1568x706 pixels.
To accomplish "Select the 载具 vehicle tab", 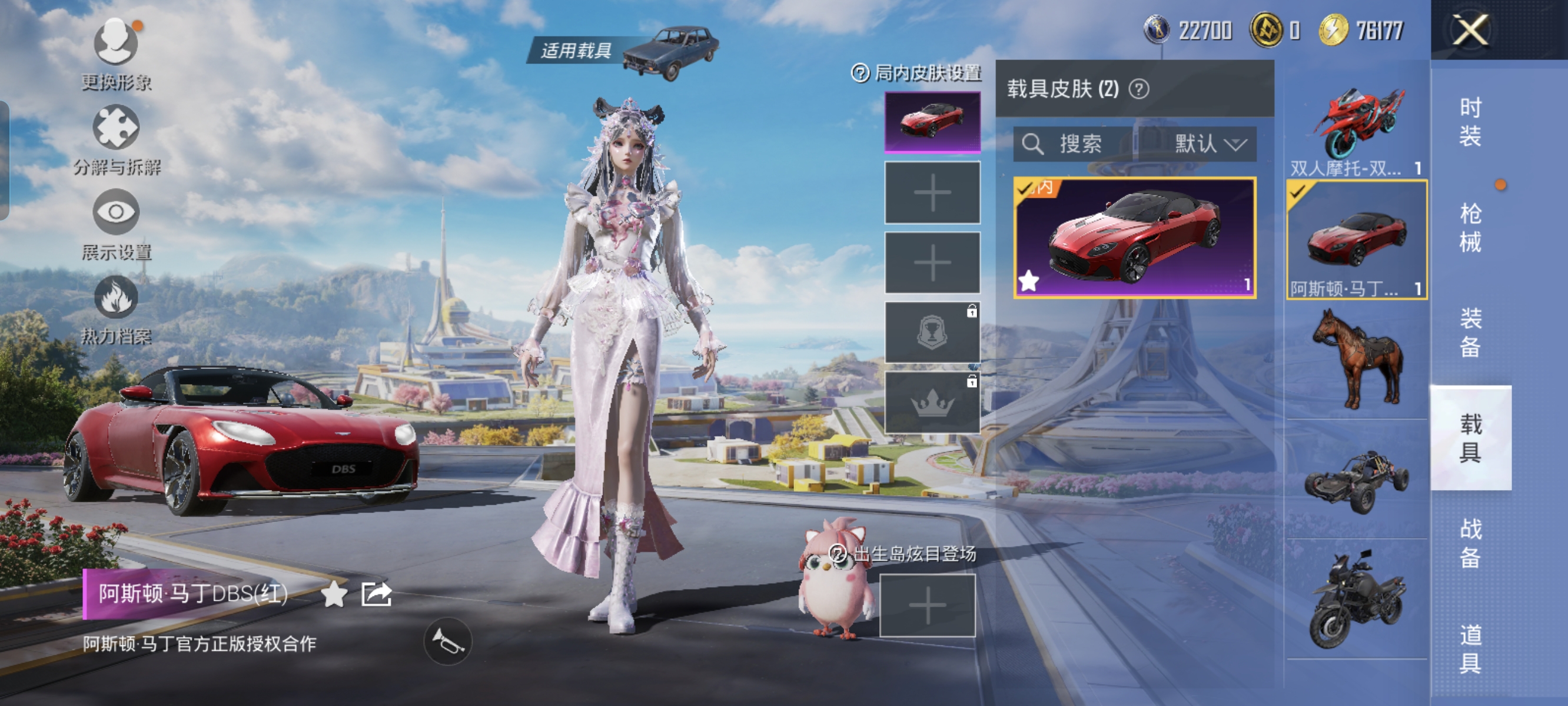I will pos(1469,438).
